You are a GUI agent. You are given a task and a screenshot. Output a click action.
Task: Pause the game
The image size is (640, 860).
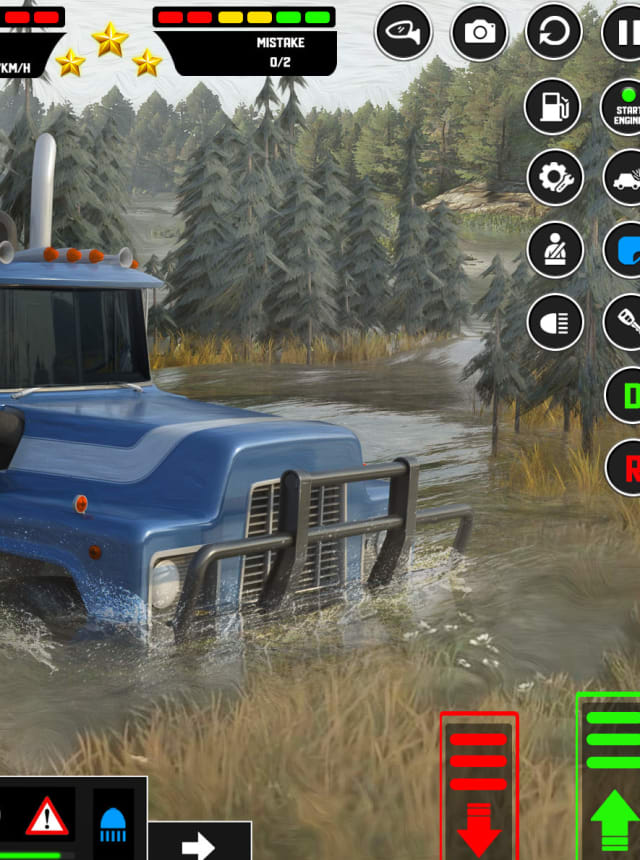(624, 33)
